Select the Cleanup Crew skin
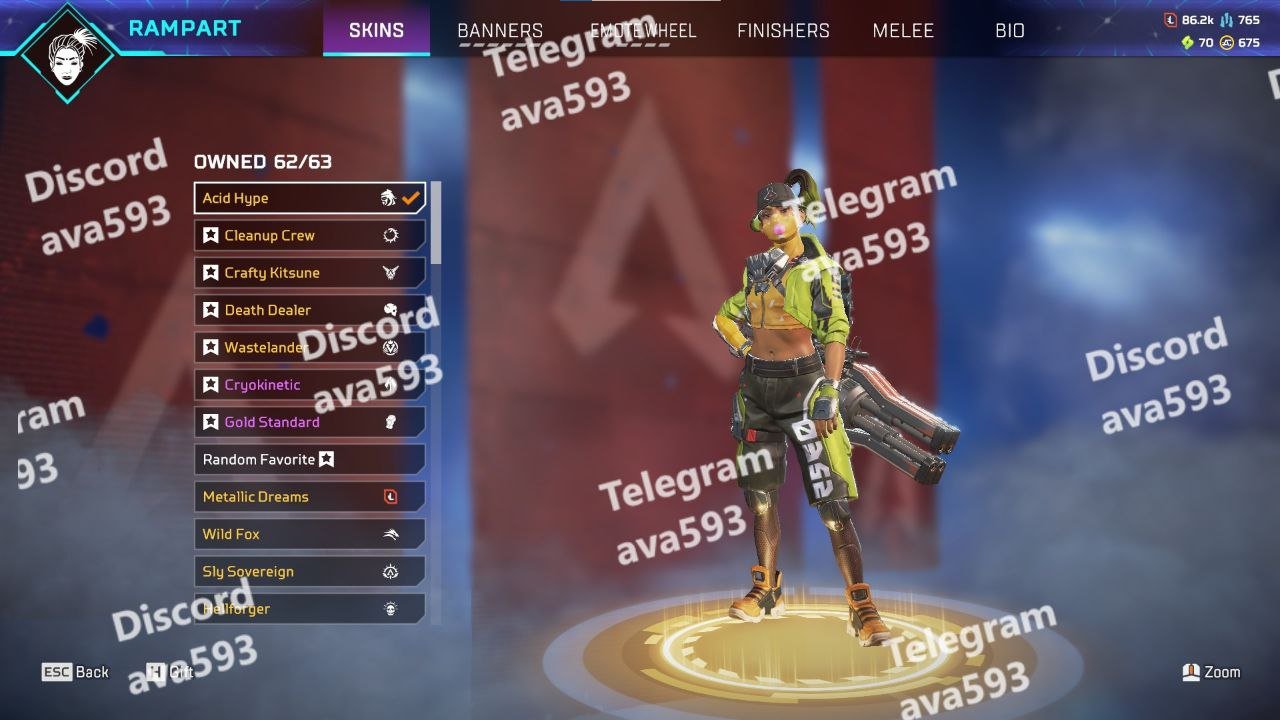1280x720 pixels. coord(309,236)
